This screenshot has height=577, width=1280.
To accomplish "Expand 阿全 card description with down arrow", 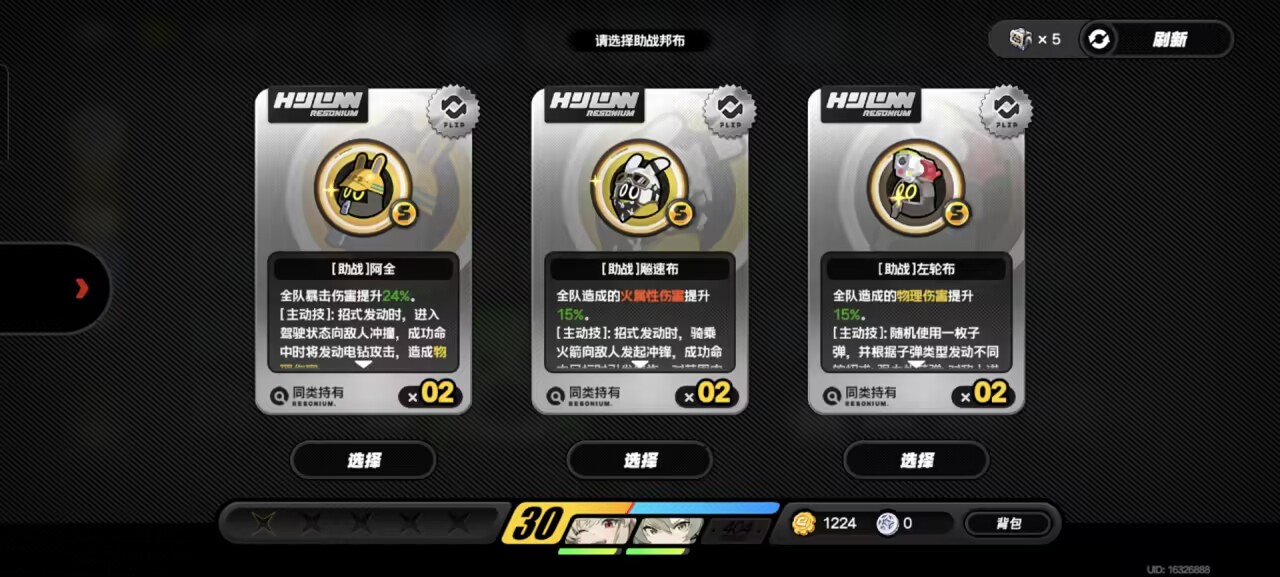I will tap(363, 365).
